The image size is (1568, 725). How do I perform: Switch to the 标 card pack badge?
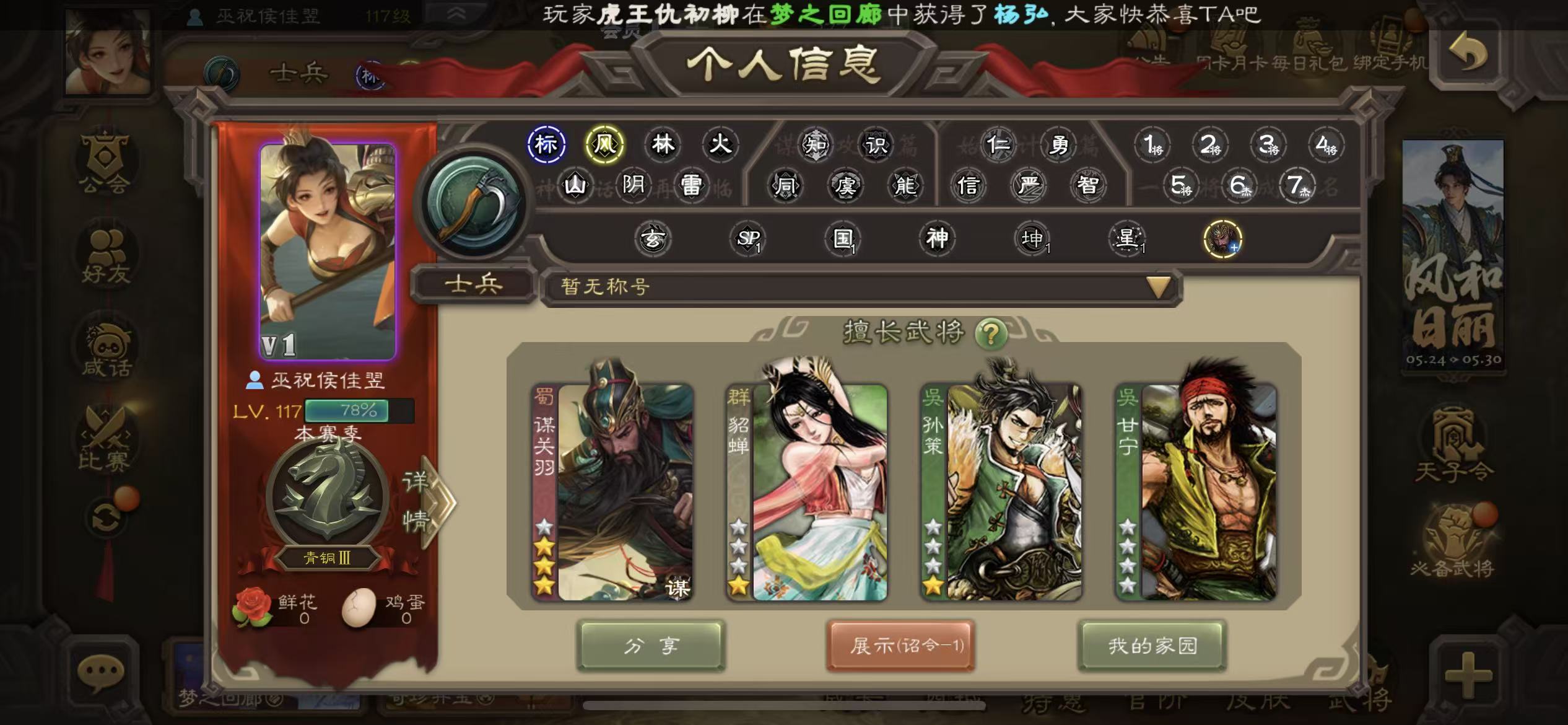(546, 144)
